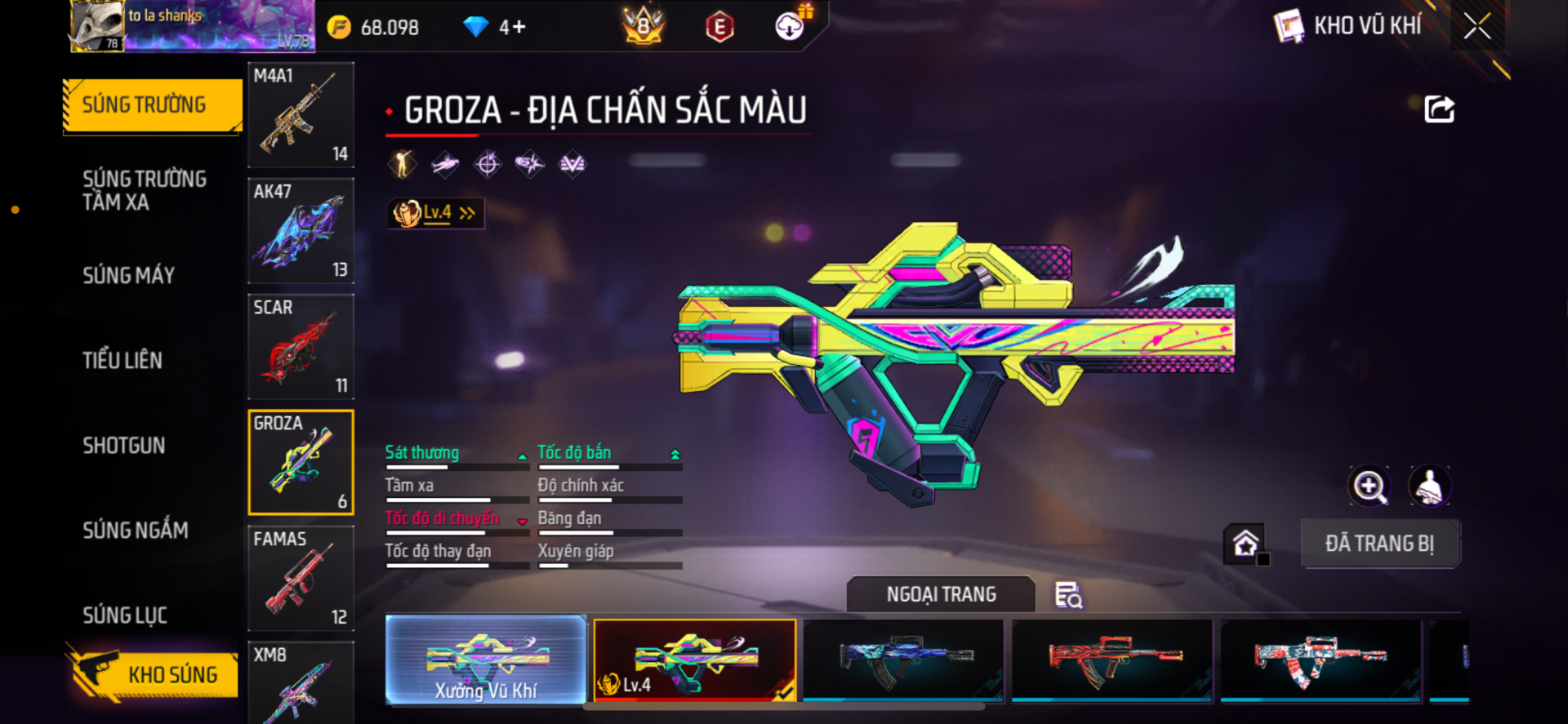Open the Xưởng Vũ Khí workshop tile
This screenshot has width=1568, height=724.
(x=486, y=660)
